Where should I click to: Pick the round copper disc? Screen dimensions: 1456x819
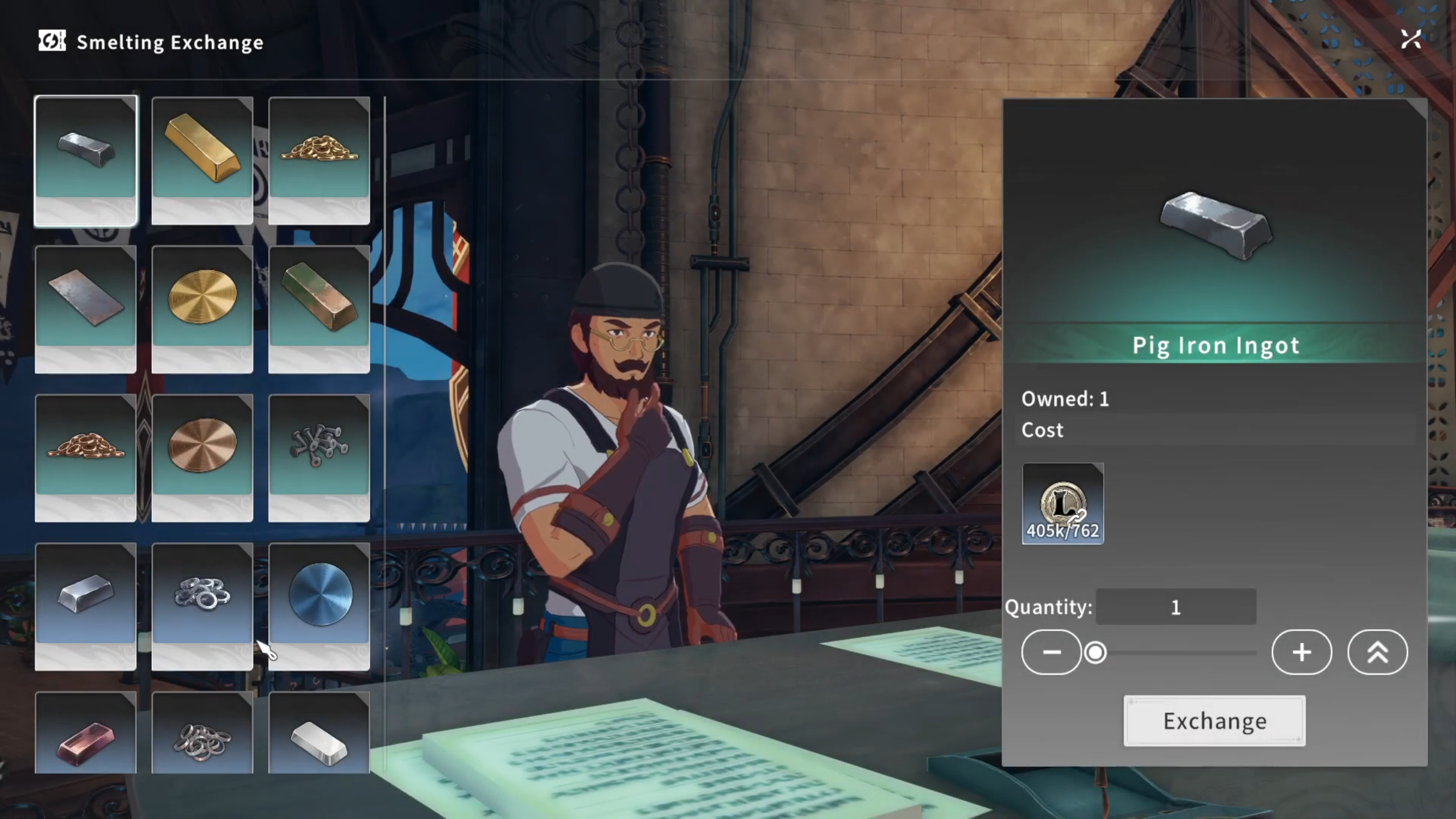click(x=202, y=458)
